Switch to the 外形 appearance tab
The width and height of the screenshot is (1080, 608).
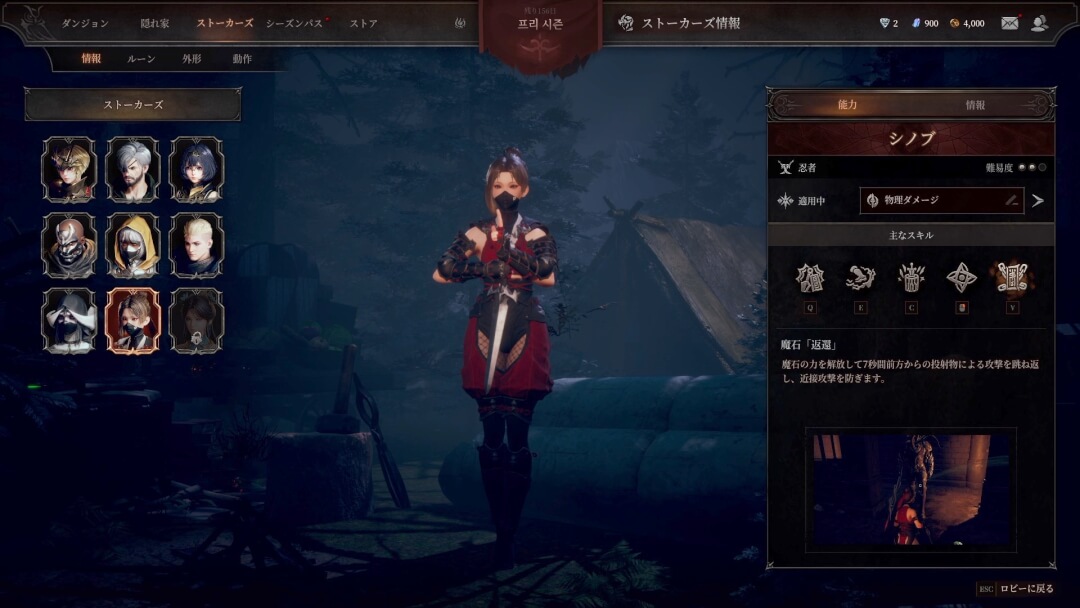tap(192, 59)
